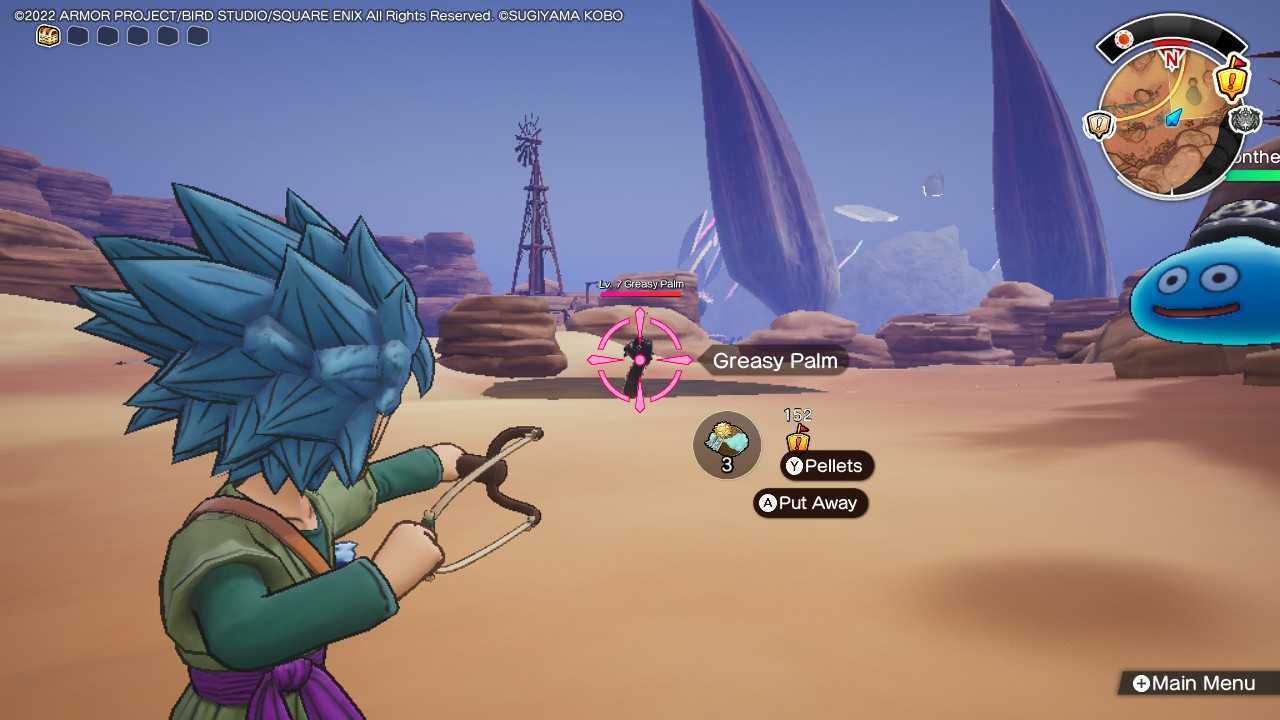Viewport: 1280px width, 720px height.
Task: Click the red dot on the compass ring
Action: pos(1123,39)
